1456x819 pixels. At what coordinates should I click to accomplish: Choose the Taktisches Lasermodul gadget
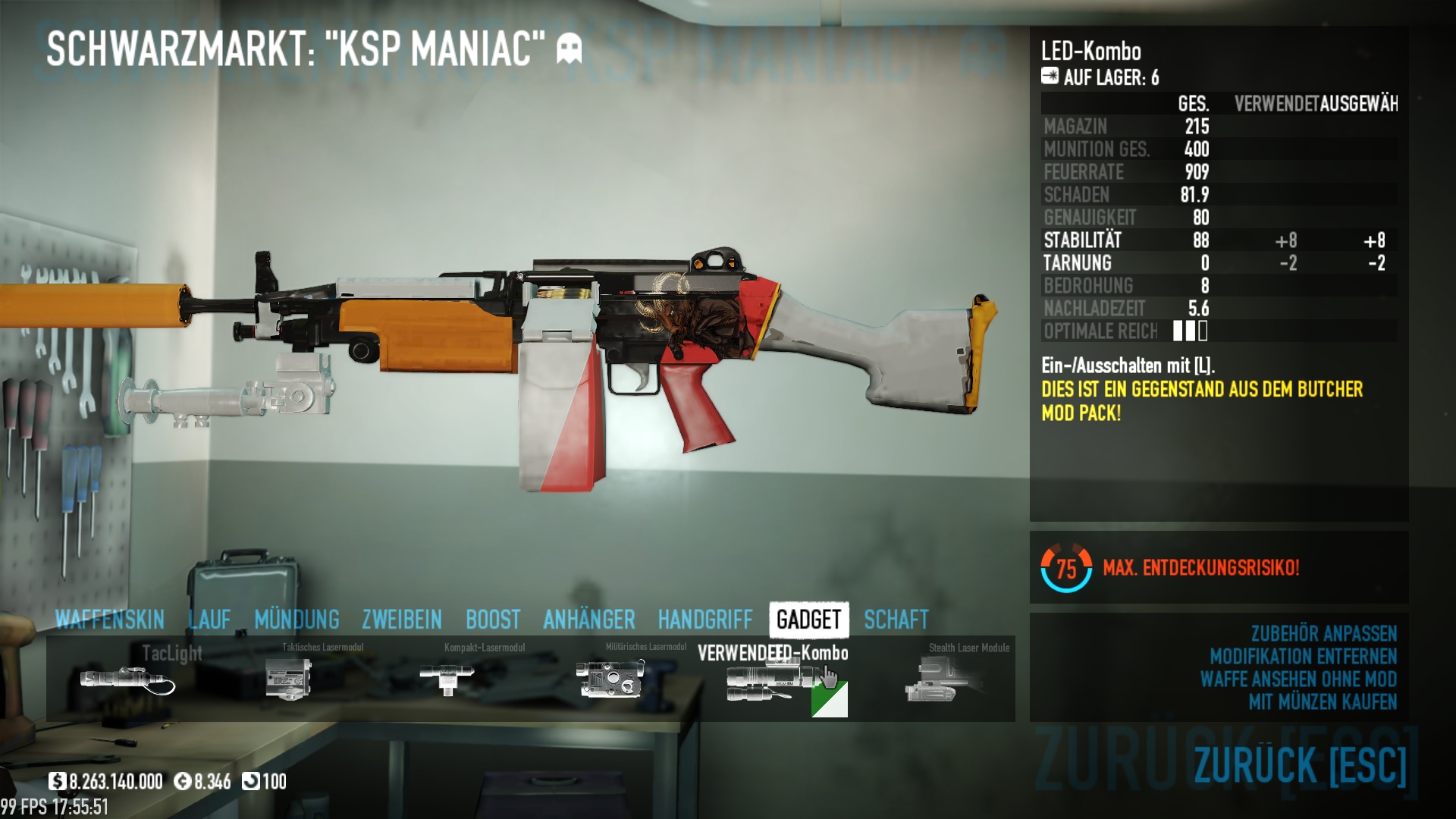pos(289,679)
